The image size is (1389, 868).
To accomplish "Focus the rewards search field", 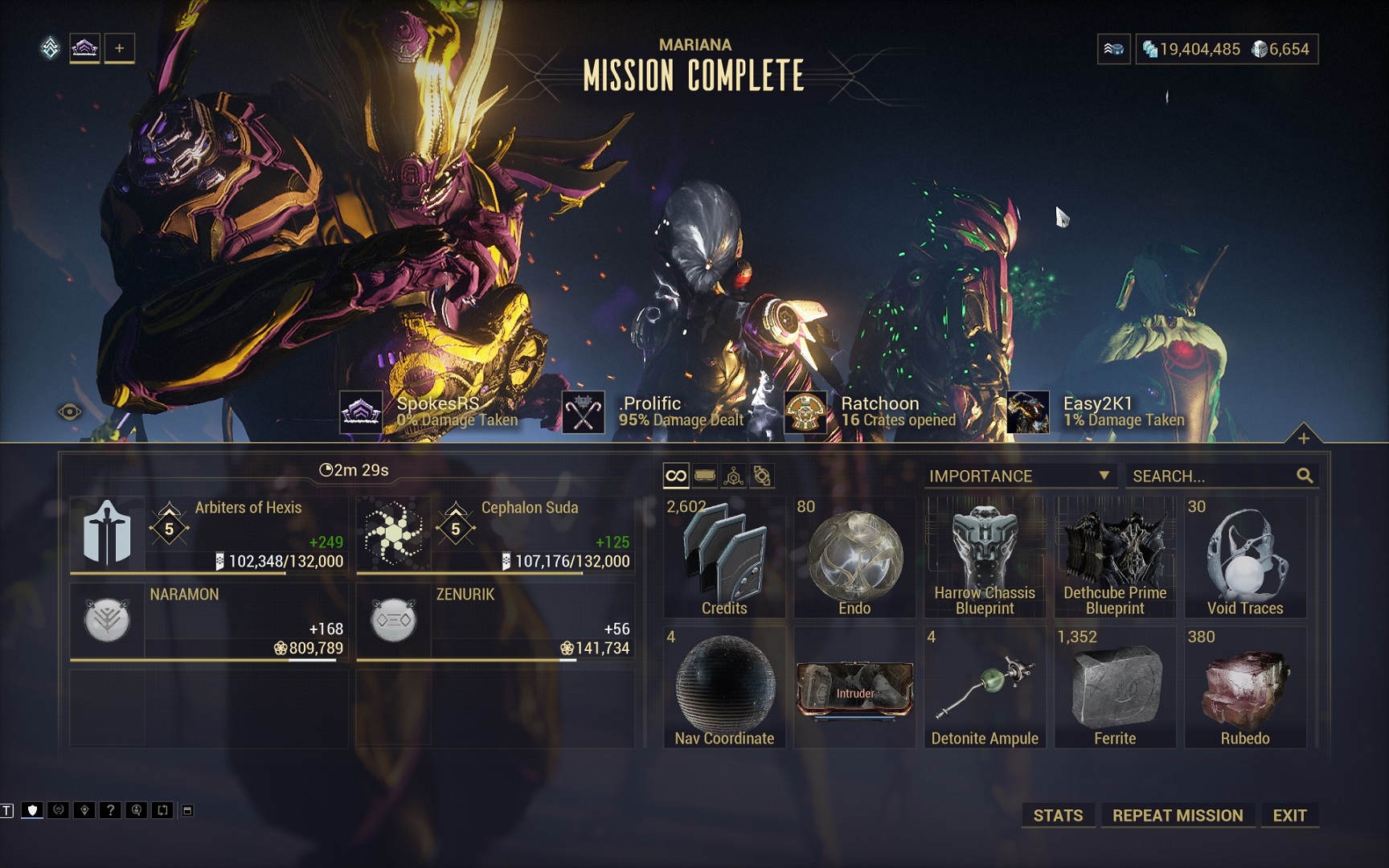I will click(1211, 476).
